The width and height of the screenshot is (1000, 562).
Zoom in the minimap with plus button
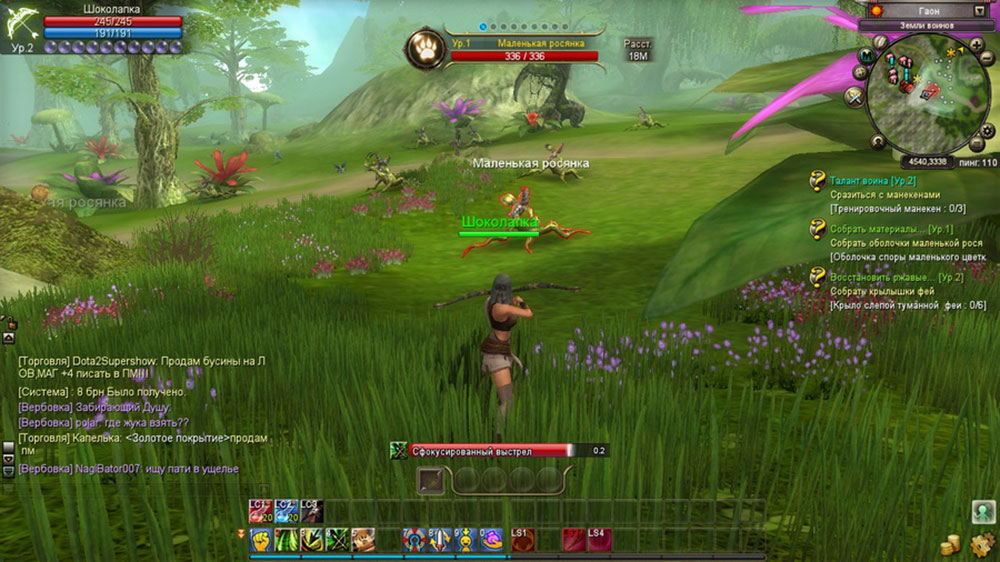975,46
